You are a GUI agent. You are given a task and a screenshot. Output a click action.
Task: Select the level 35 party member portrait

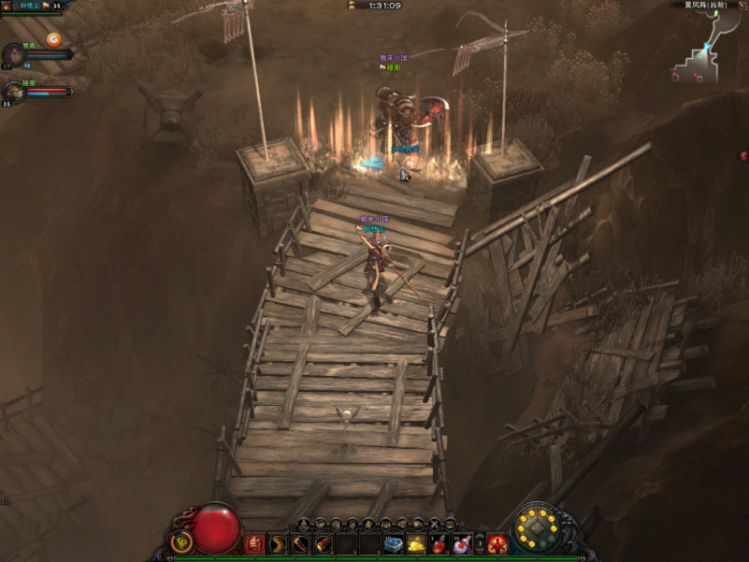coord(14,93)
